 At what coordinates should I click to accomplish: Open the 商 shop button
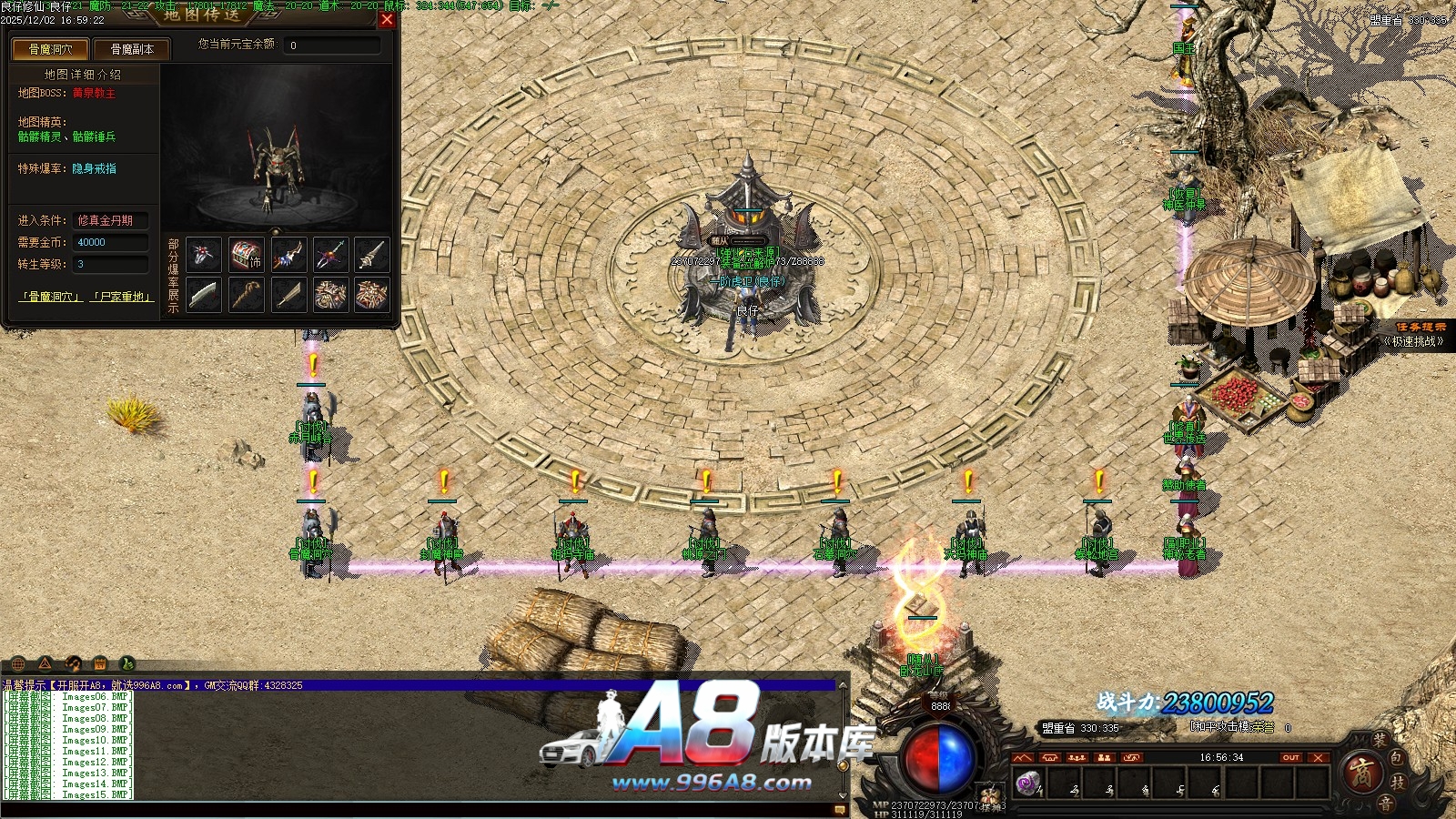1362,773
